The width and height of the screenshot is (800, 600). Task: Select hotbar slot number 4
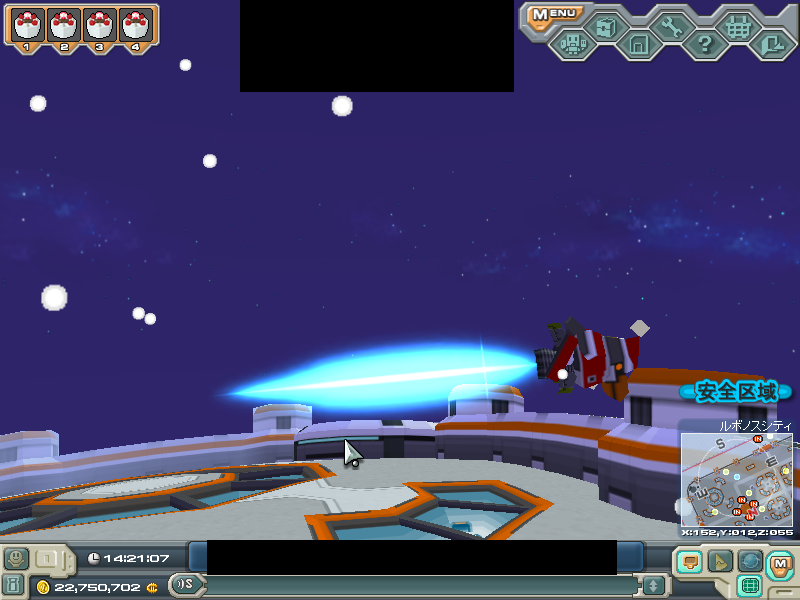click(x=136, y=26)
